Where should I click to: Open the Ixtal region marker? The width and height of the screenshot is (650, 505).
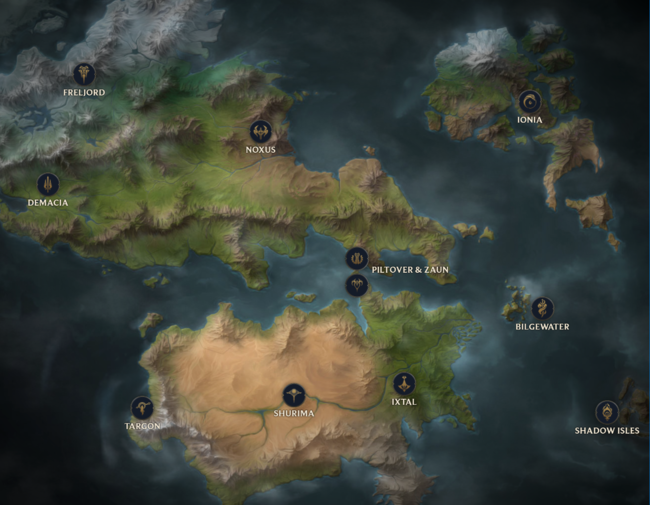404,383
